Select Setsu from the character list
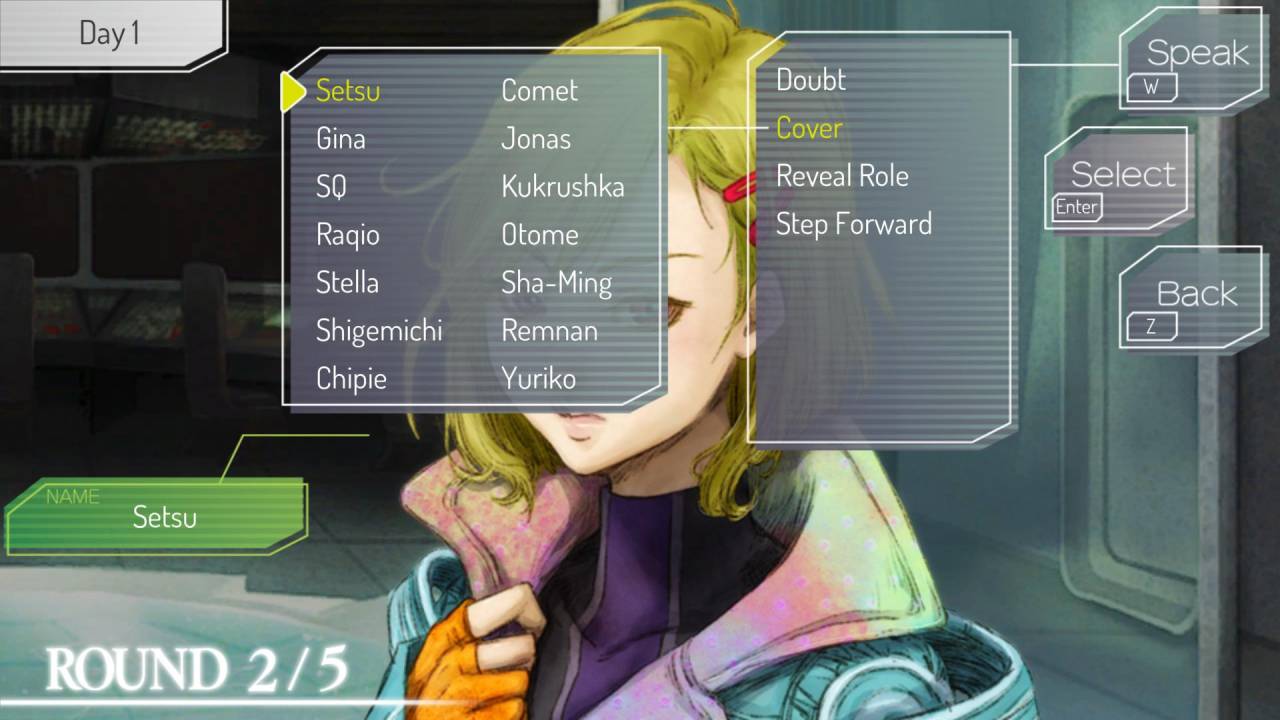Screen dimensions: 1280x720 coord(348,91)
